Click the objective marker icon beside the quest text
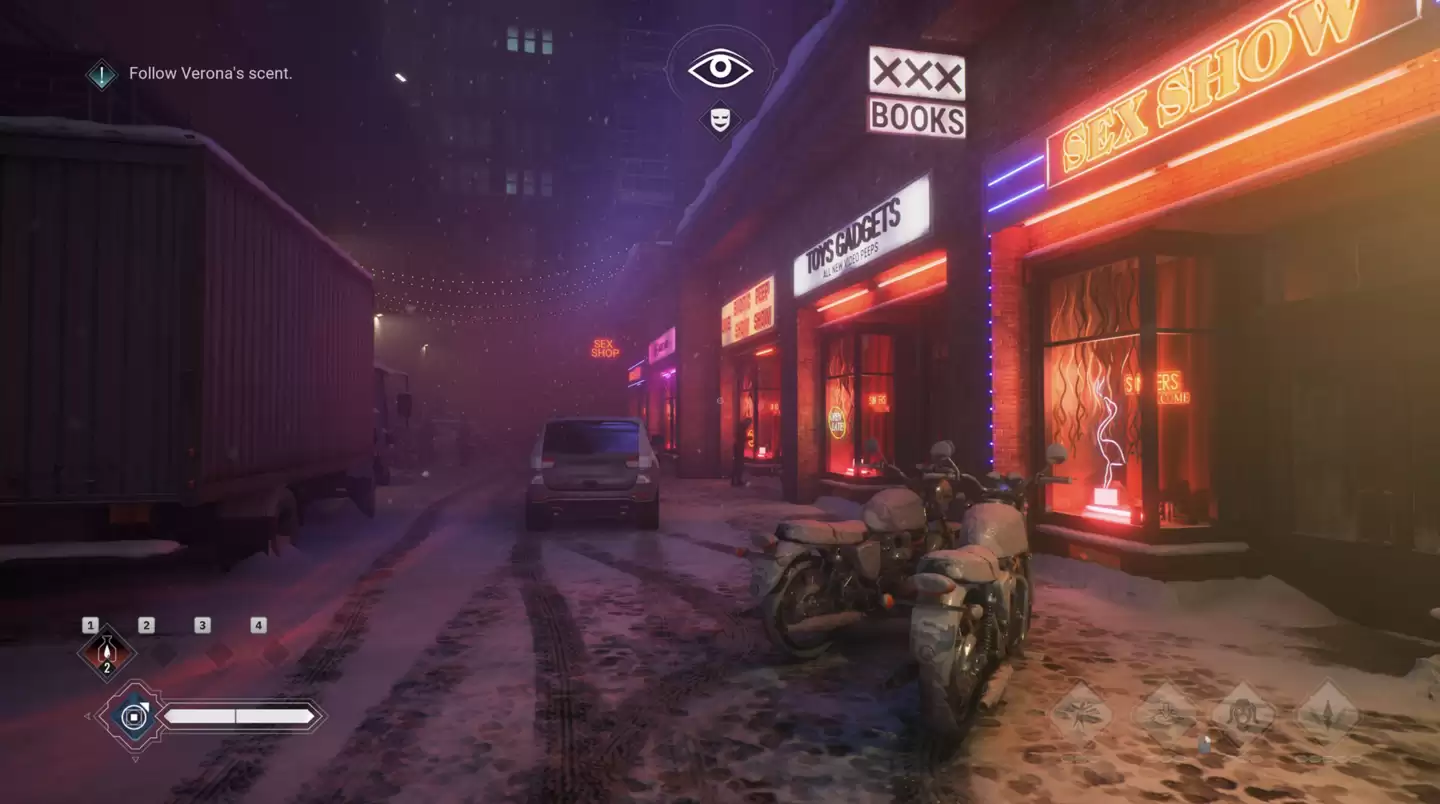Image resolution: width=1440 pixels, height=804 pixels. pos(100,73)
